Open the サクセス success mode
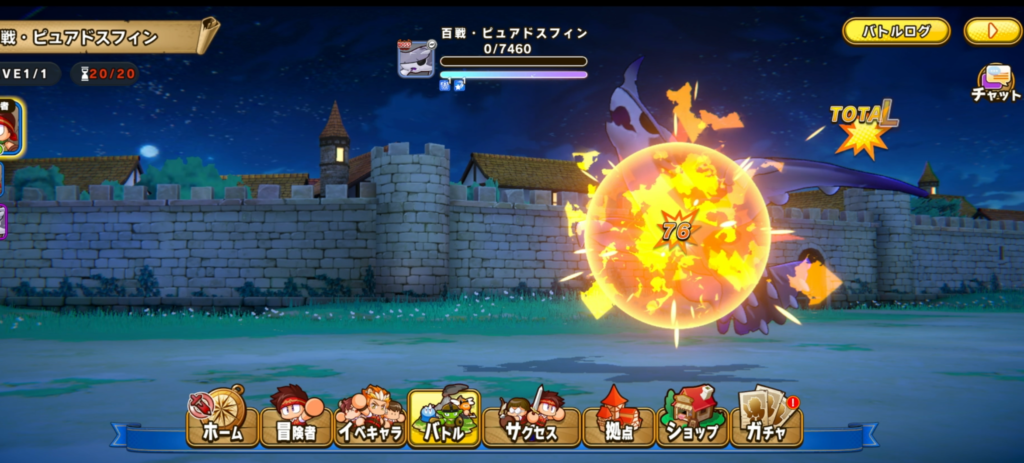The image size is (1024, 463). tap(530, 416)
